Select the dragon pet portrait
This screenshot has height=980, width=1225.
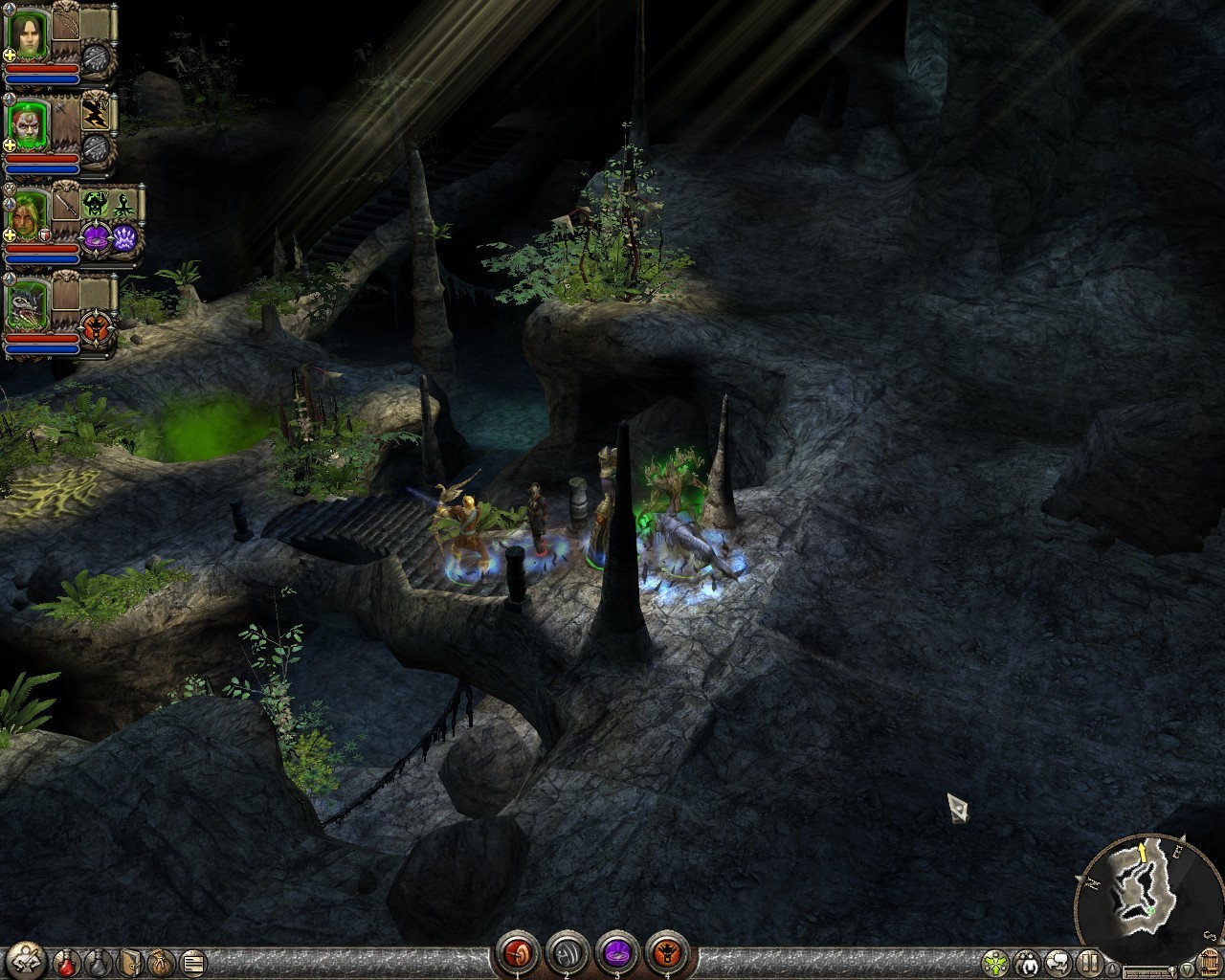(28, 305)
